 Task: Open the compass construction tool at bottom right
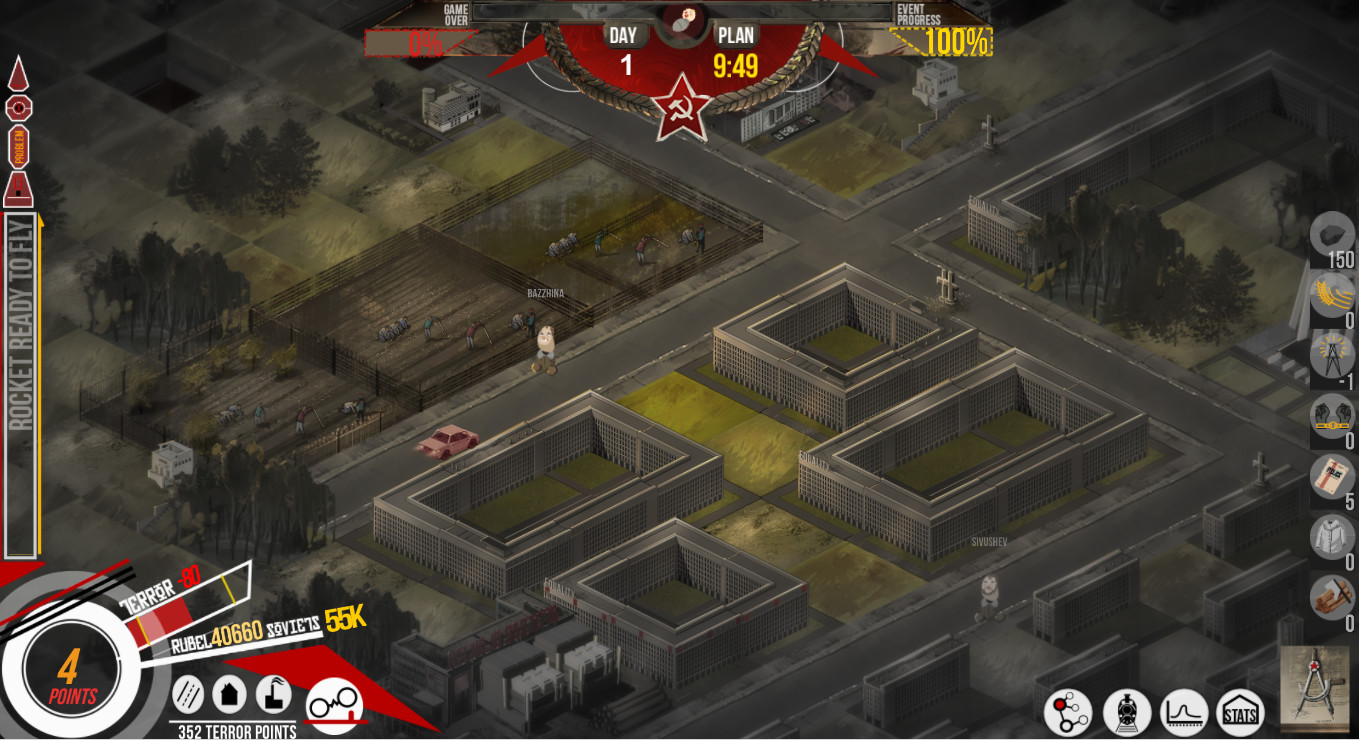tap(1311, 688)
